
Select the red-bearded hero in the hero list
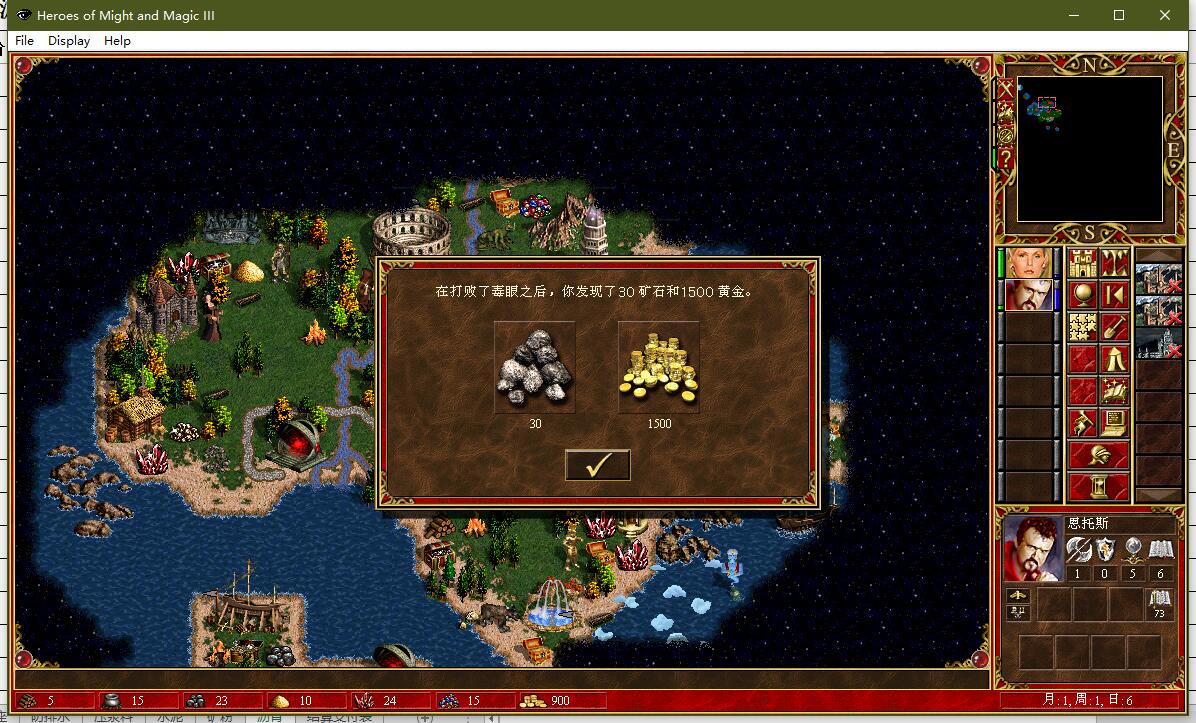tap(1028, 296)
